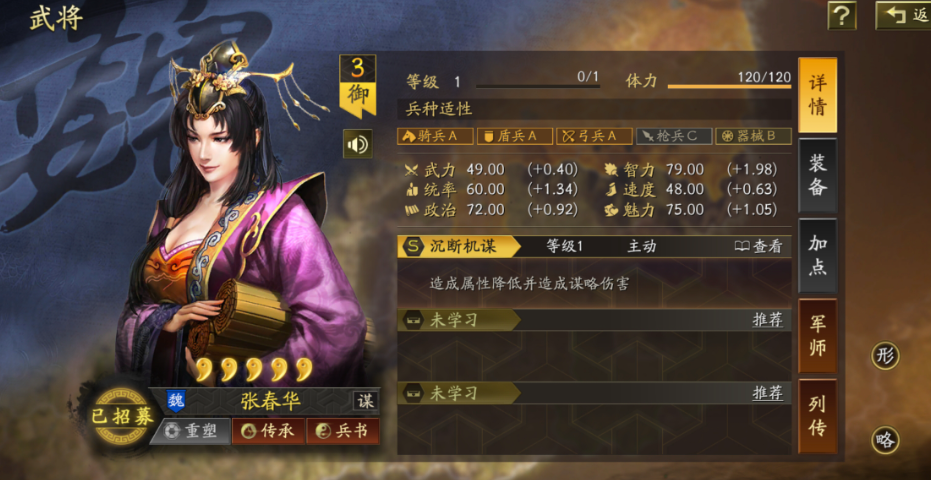Open the question mark help button
Viewport: 931px width, 480px height.
pyautogui.click(x=842, y=15)
